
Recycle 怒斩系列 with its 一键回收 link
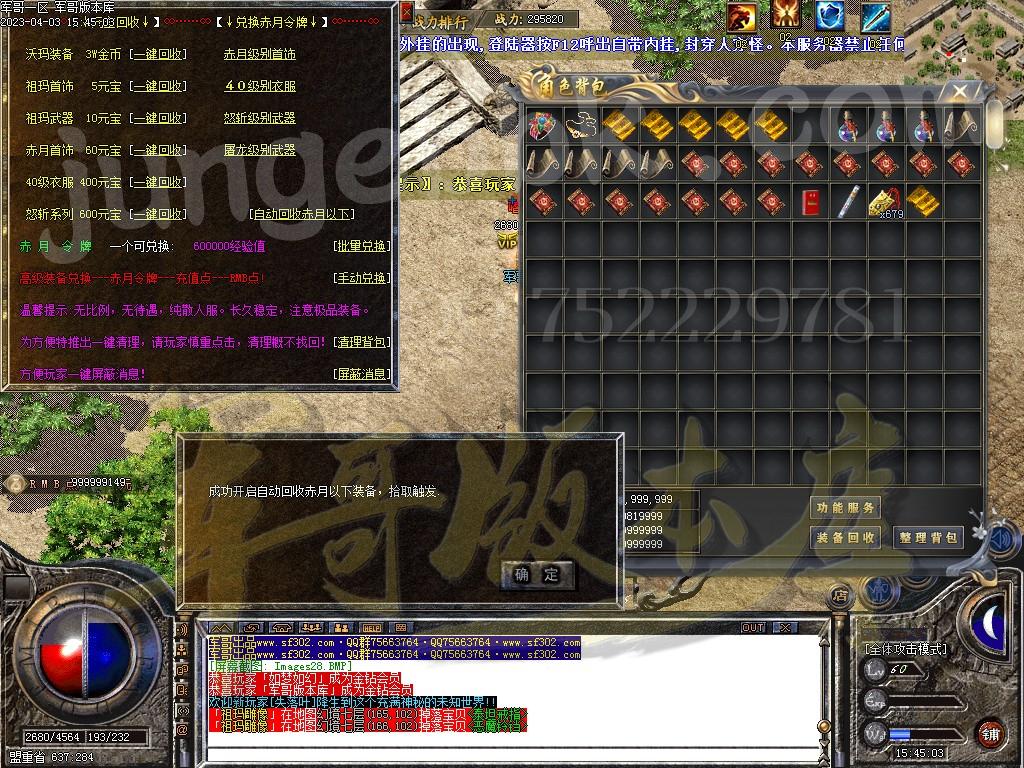pos(158,214)
